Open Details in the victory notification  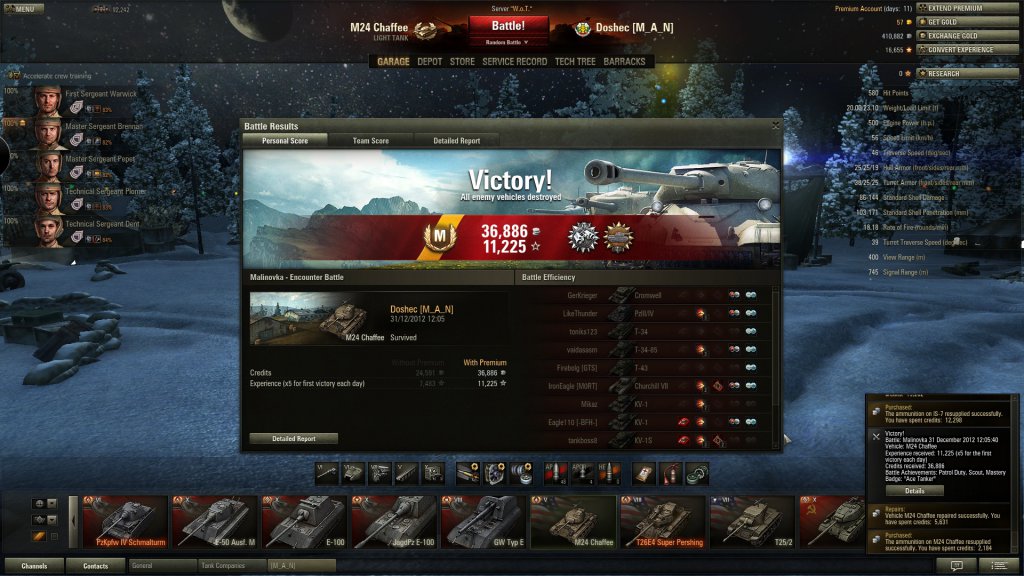coord(915,491)
